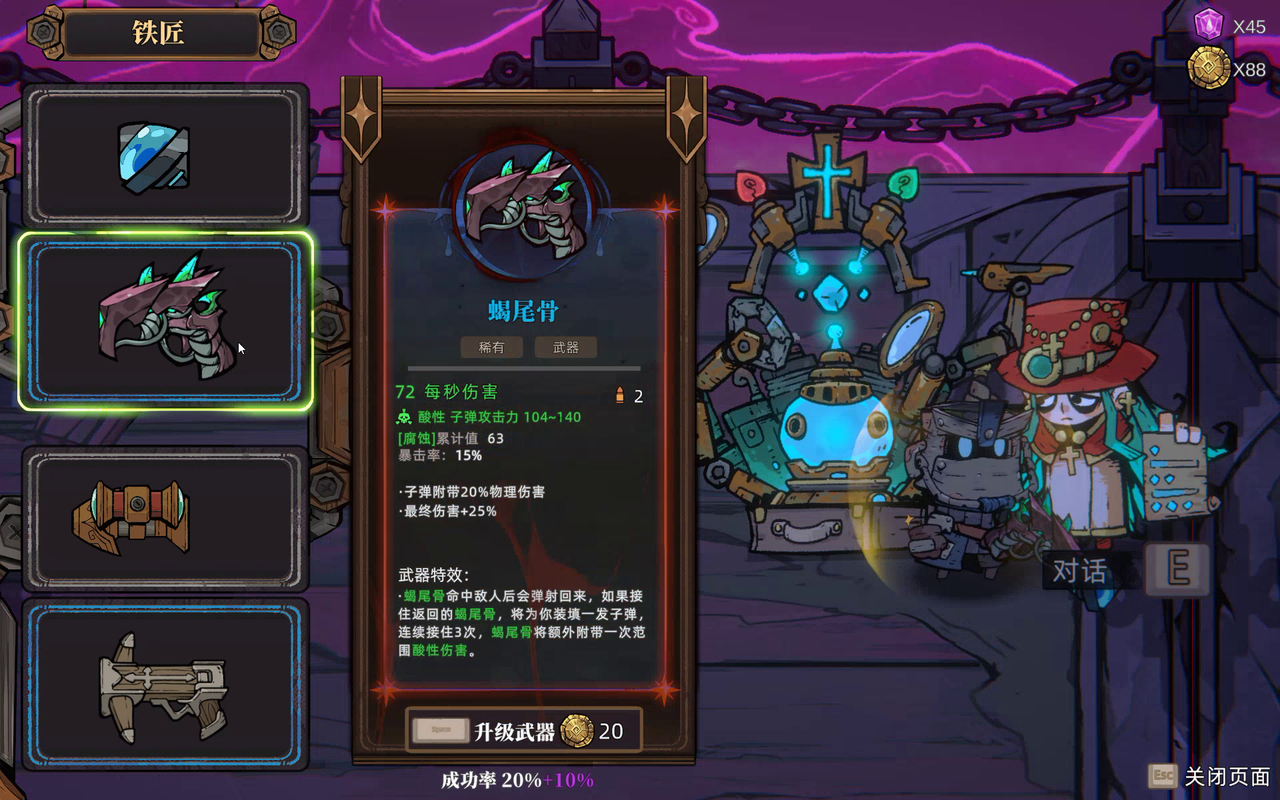1280x800 pixels.
Task: Choose the wooden barrel weapon slot
Action: (165, 518)
